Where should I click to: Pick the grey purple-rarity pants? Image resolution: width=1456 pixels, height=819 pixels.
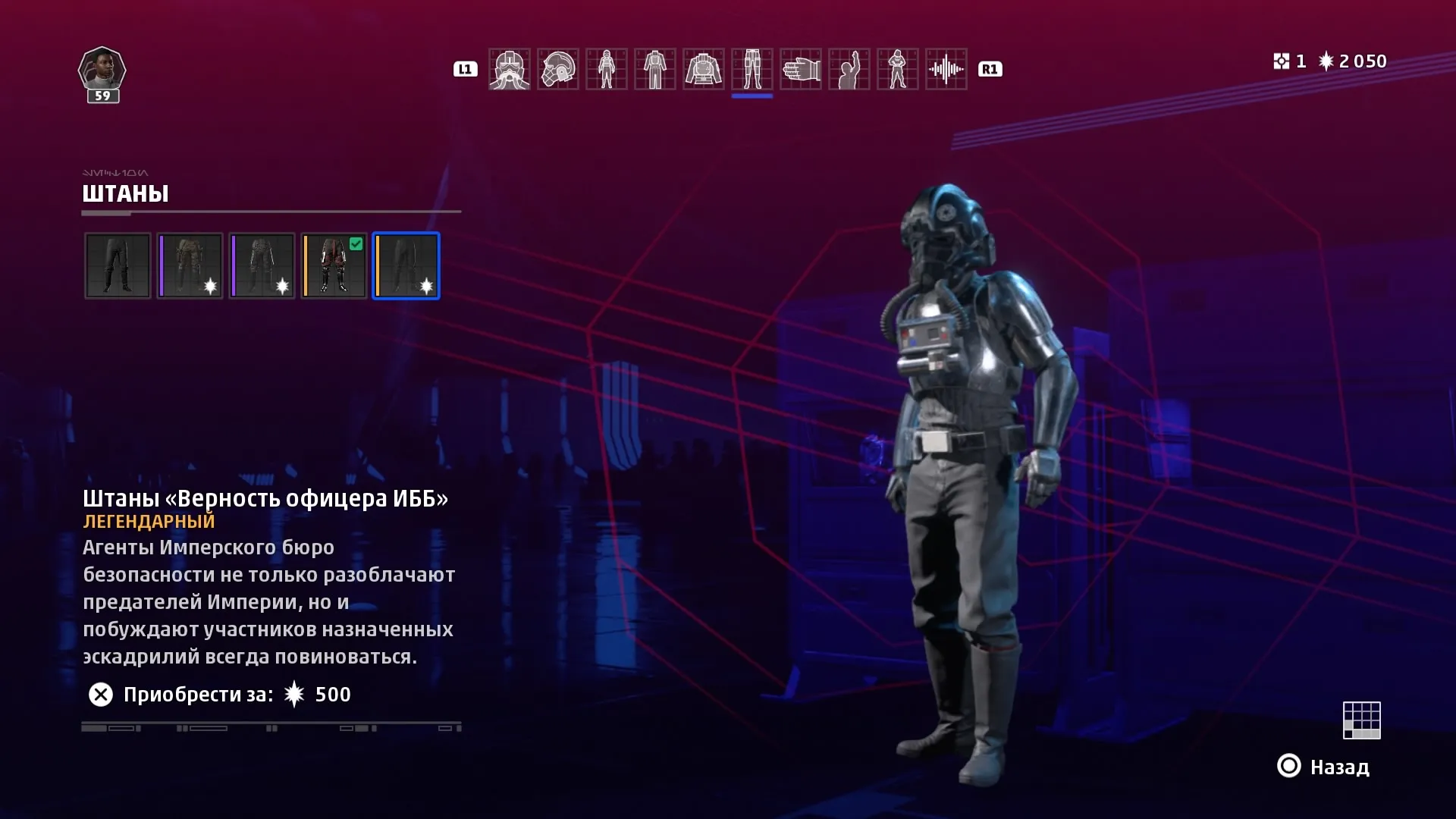click(x=262, y=265)
